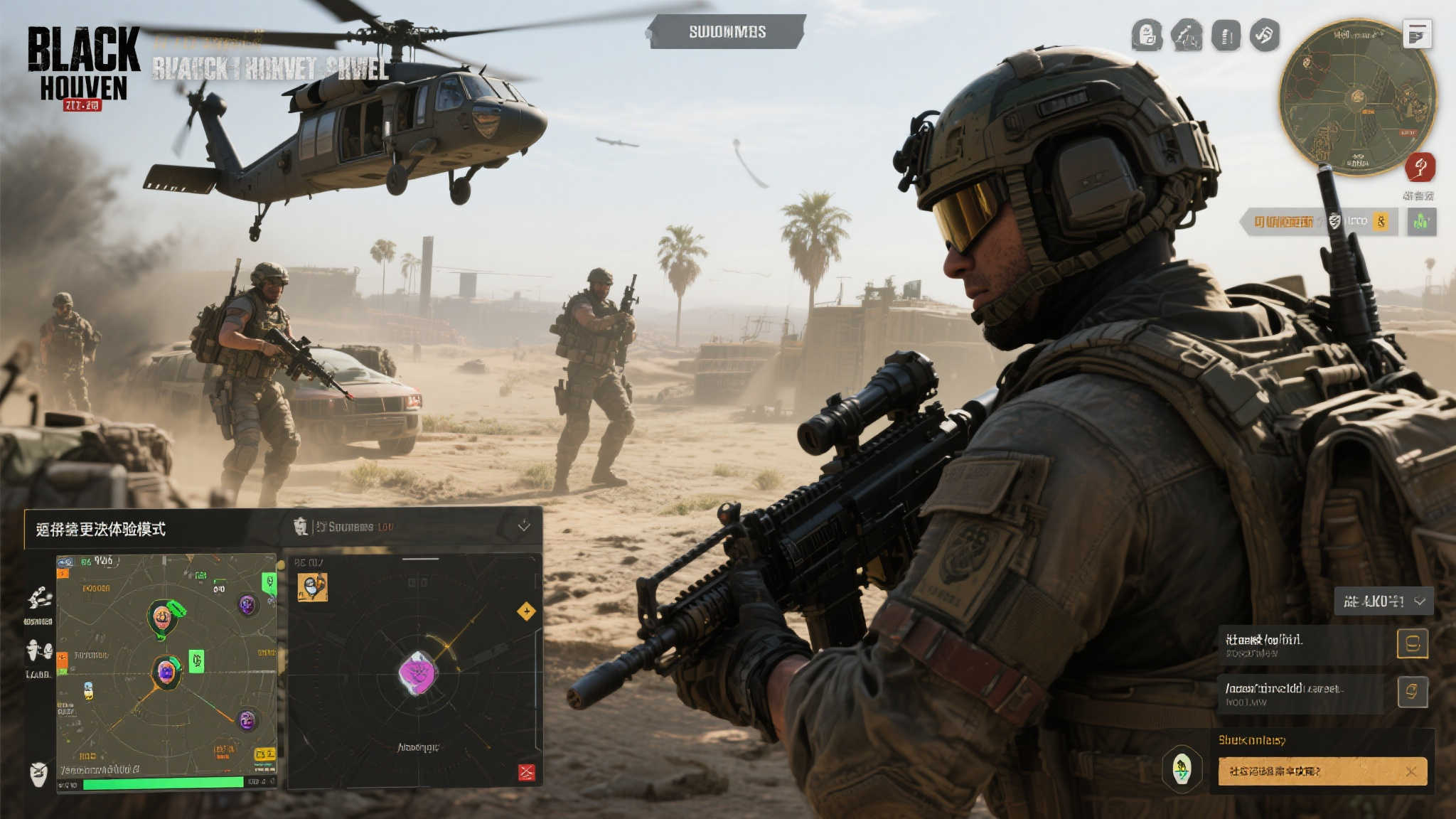Viewport: 1456px width, 819px height.
Task: Click the gold-outlined button on the first list row
Action: pos(1412,644)
